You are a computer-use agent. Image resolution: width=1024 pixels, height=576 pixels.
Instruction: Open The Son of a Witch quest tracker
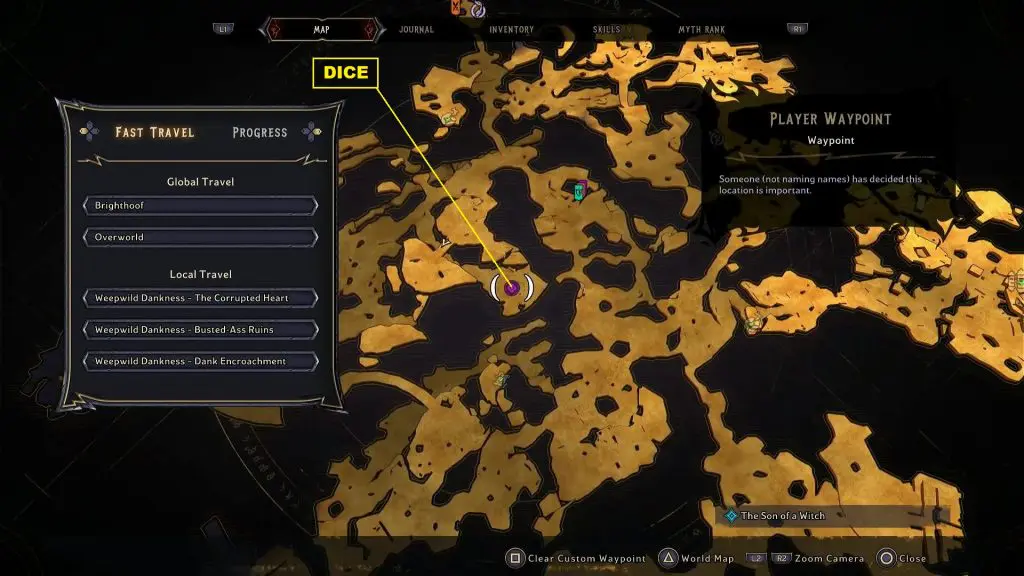point(783,516)
